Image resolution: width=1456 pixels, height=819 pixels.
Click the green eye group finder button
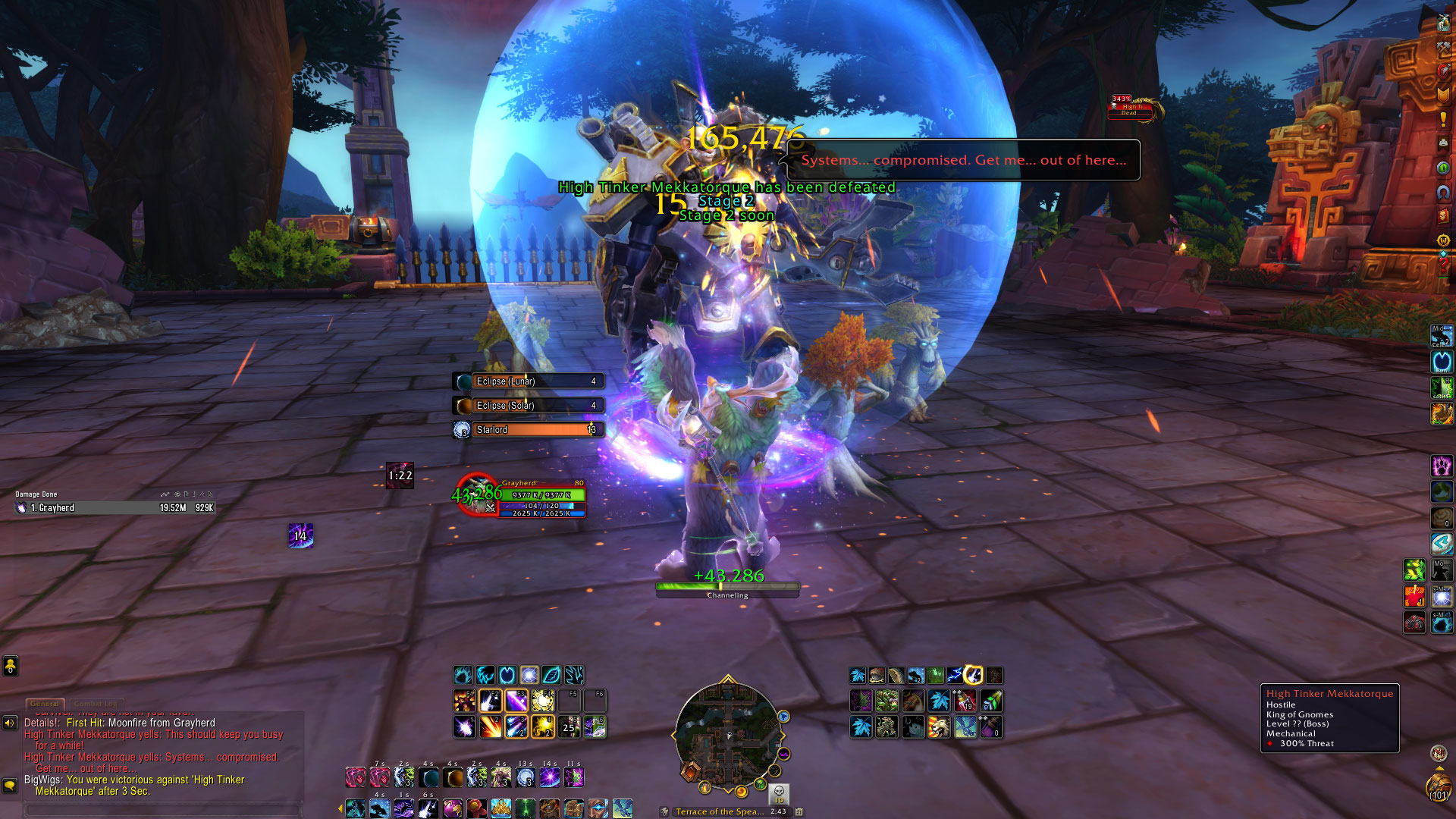[x=1443, y=167]
